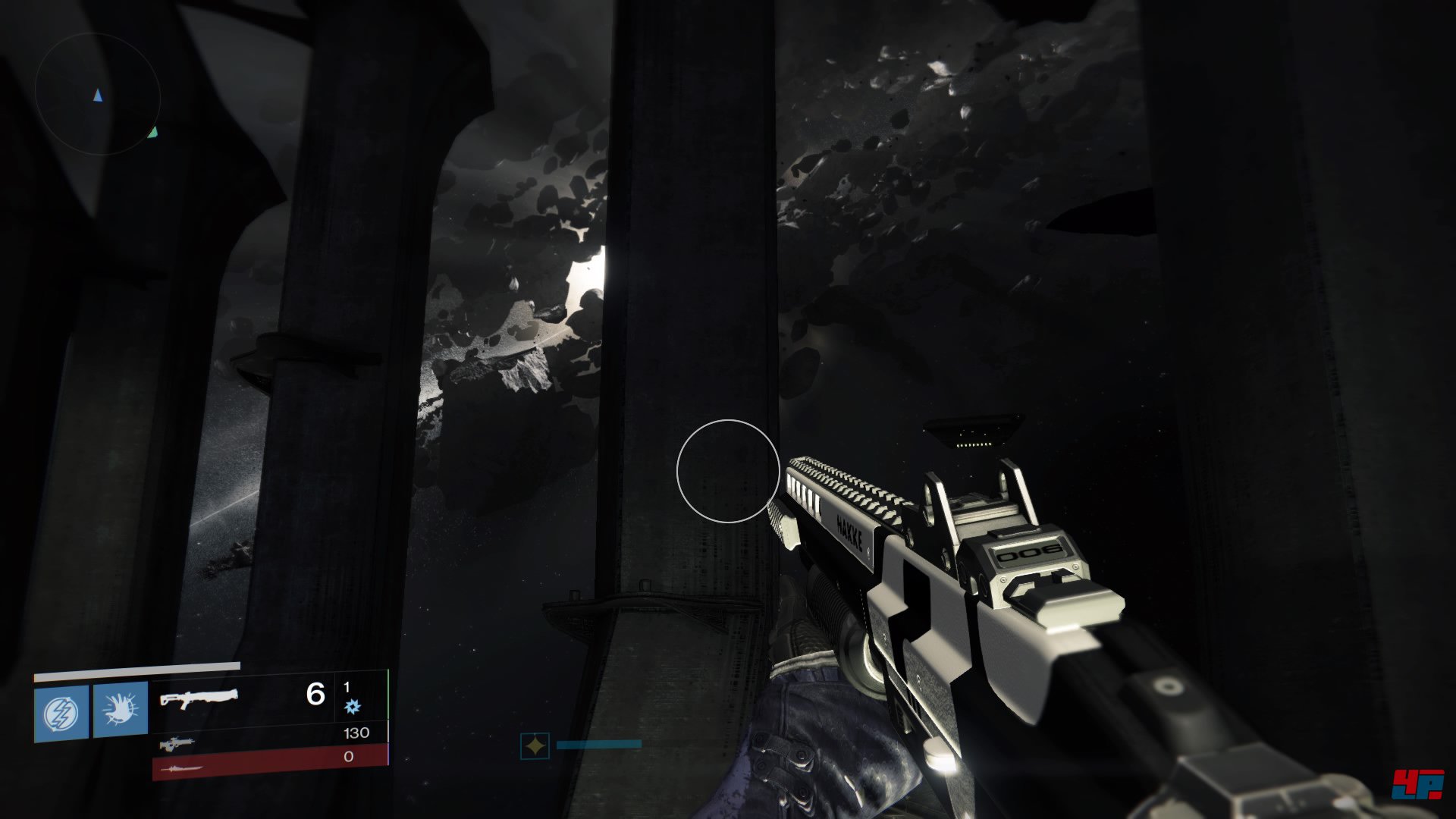Select the red heavy weapon row

click(x=269, y=762)
